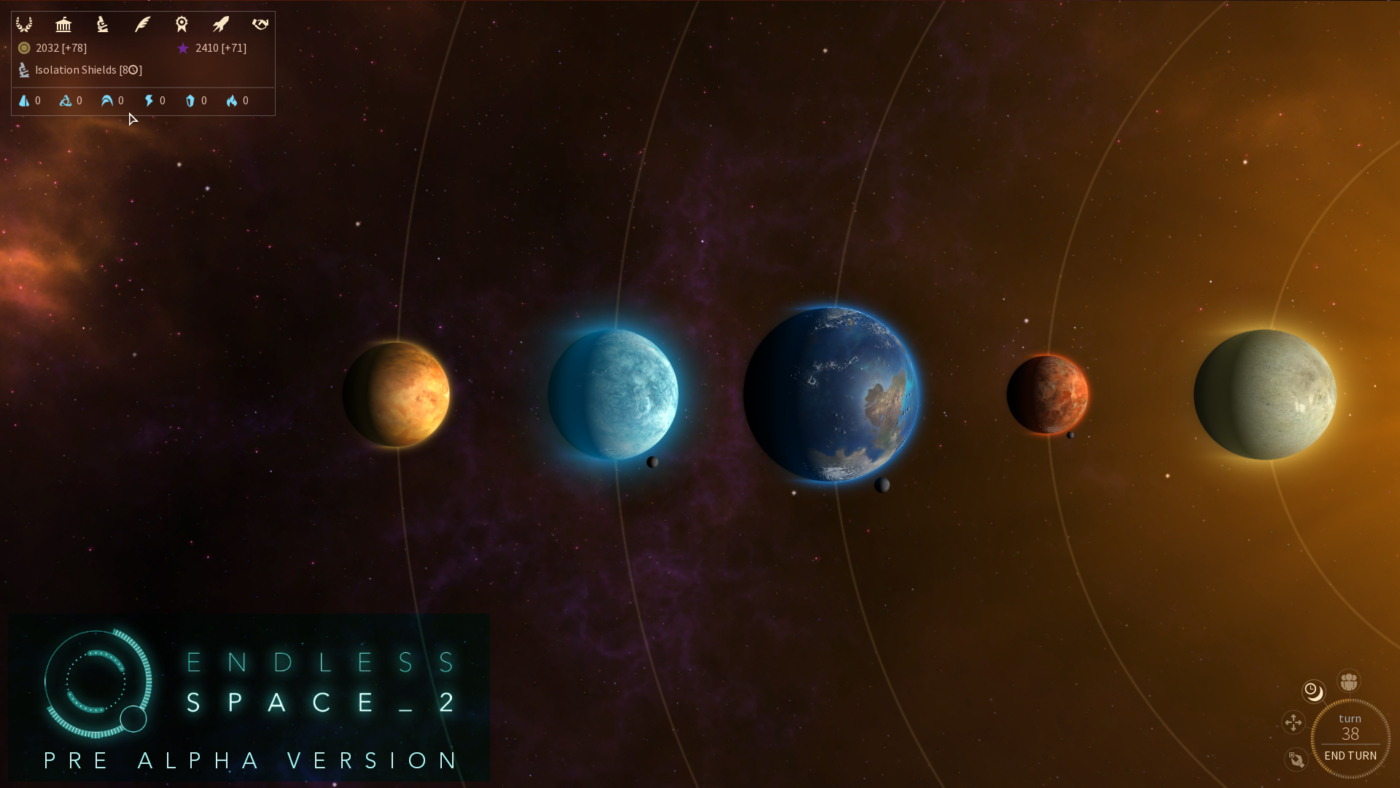
Task: Click the purple Influence star icon
Action: (182, 47)
